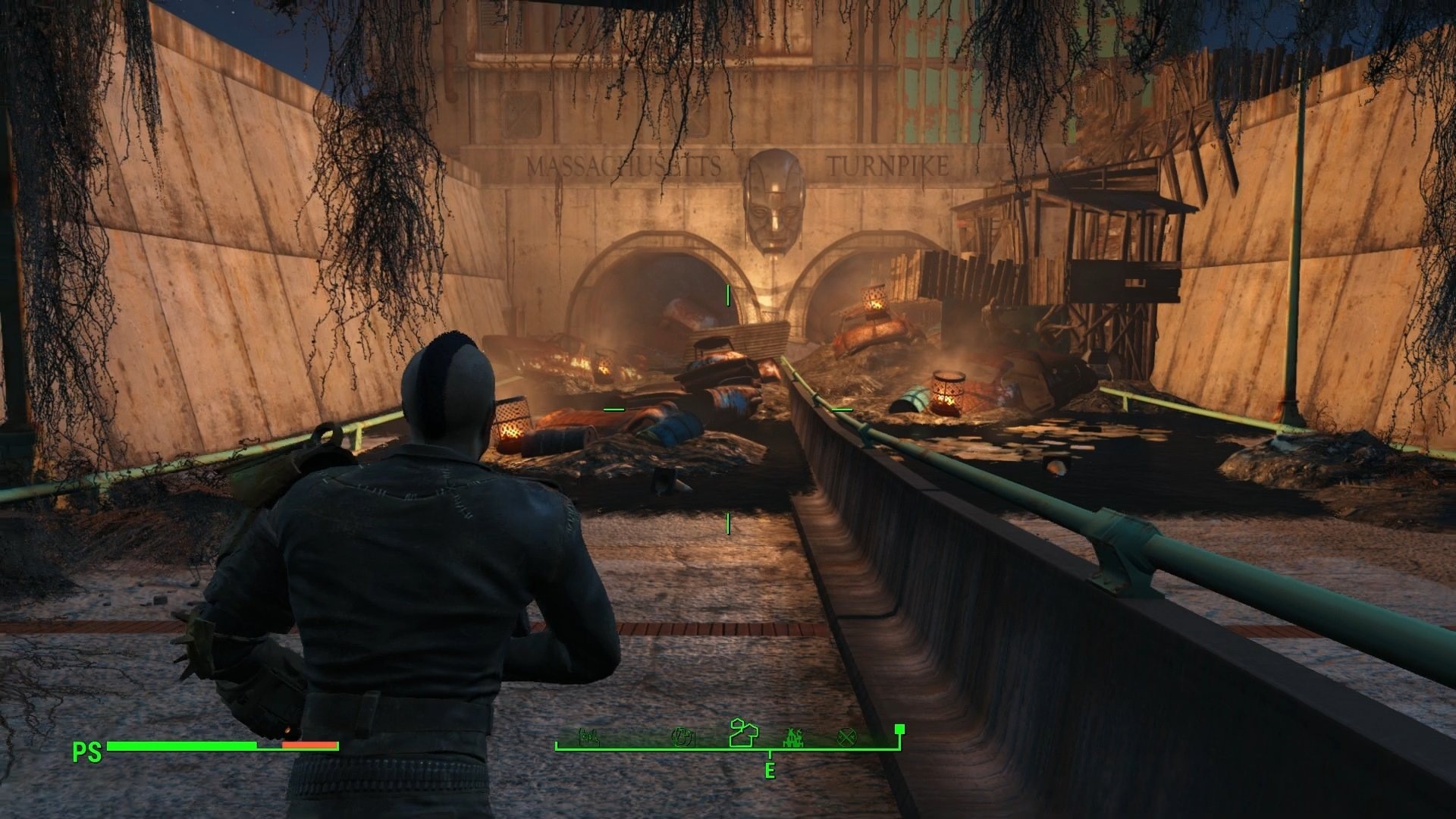This screenshot has width=1456, height=819.
Task: Click the MASSACHUSETTS text on the tunnel sign
Action: point(626,162)
